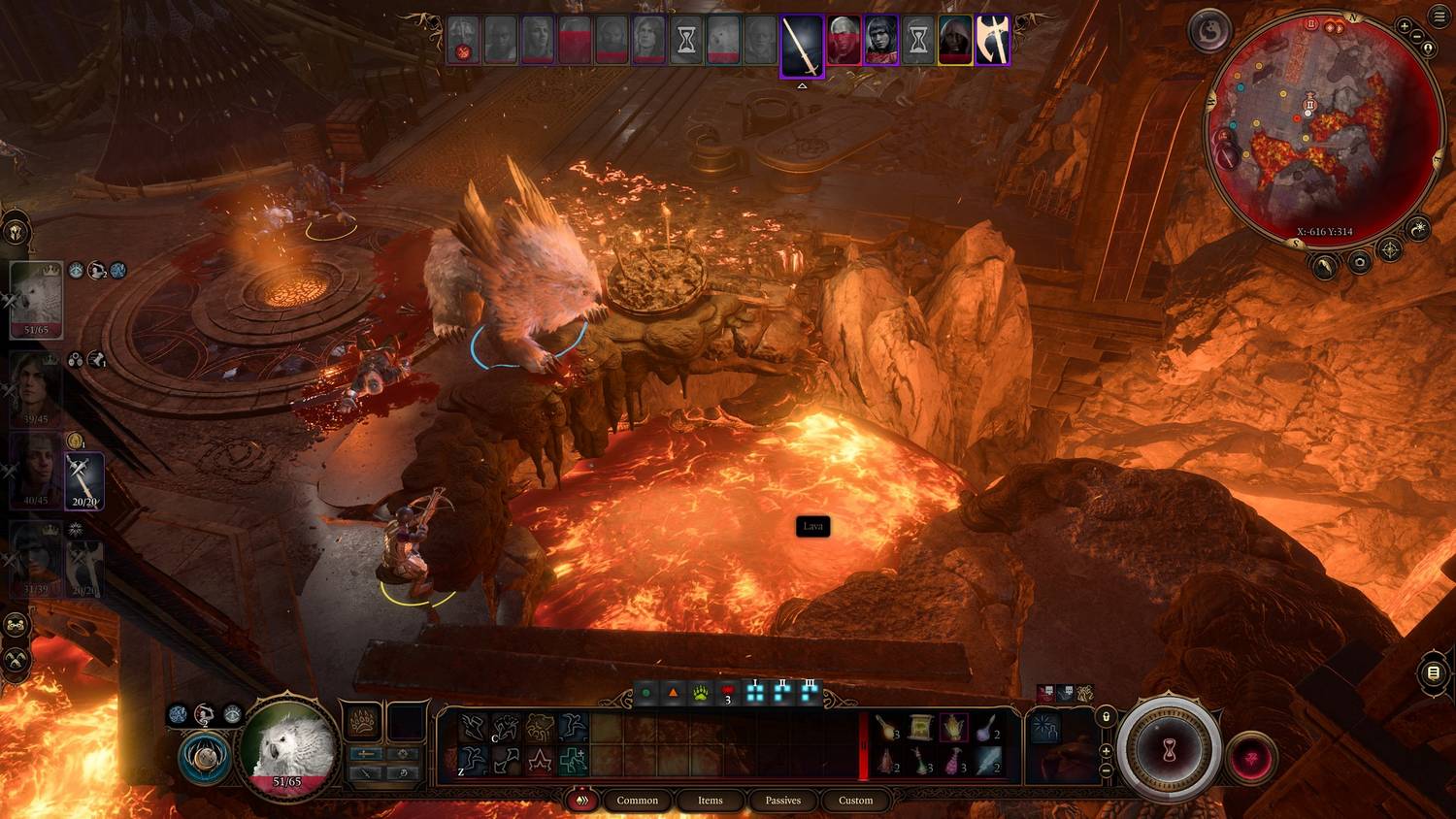Screen dimensions: 1456x819
Task: Select the active sword turn-order card
Action: (803, 45)
